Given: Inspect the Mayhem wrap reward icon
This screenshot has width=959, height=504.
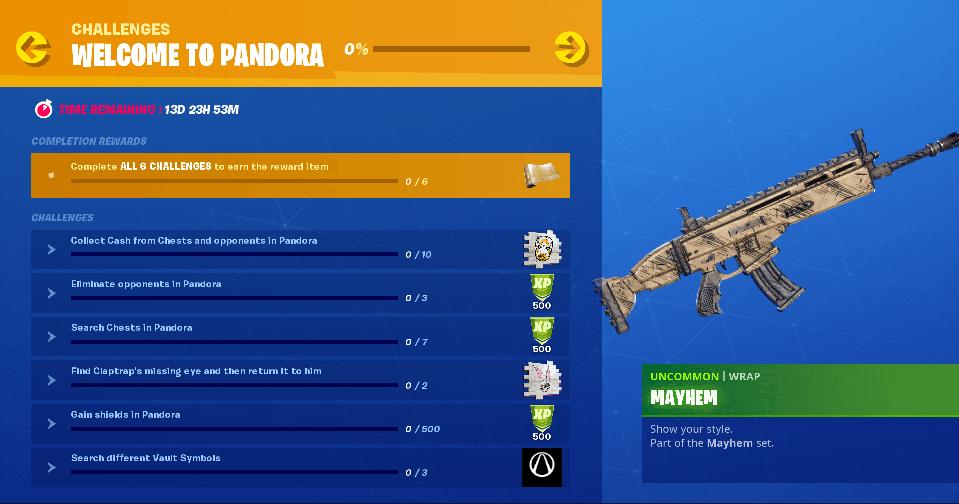Looking at the screenshot, I should (x=541, y=175).
